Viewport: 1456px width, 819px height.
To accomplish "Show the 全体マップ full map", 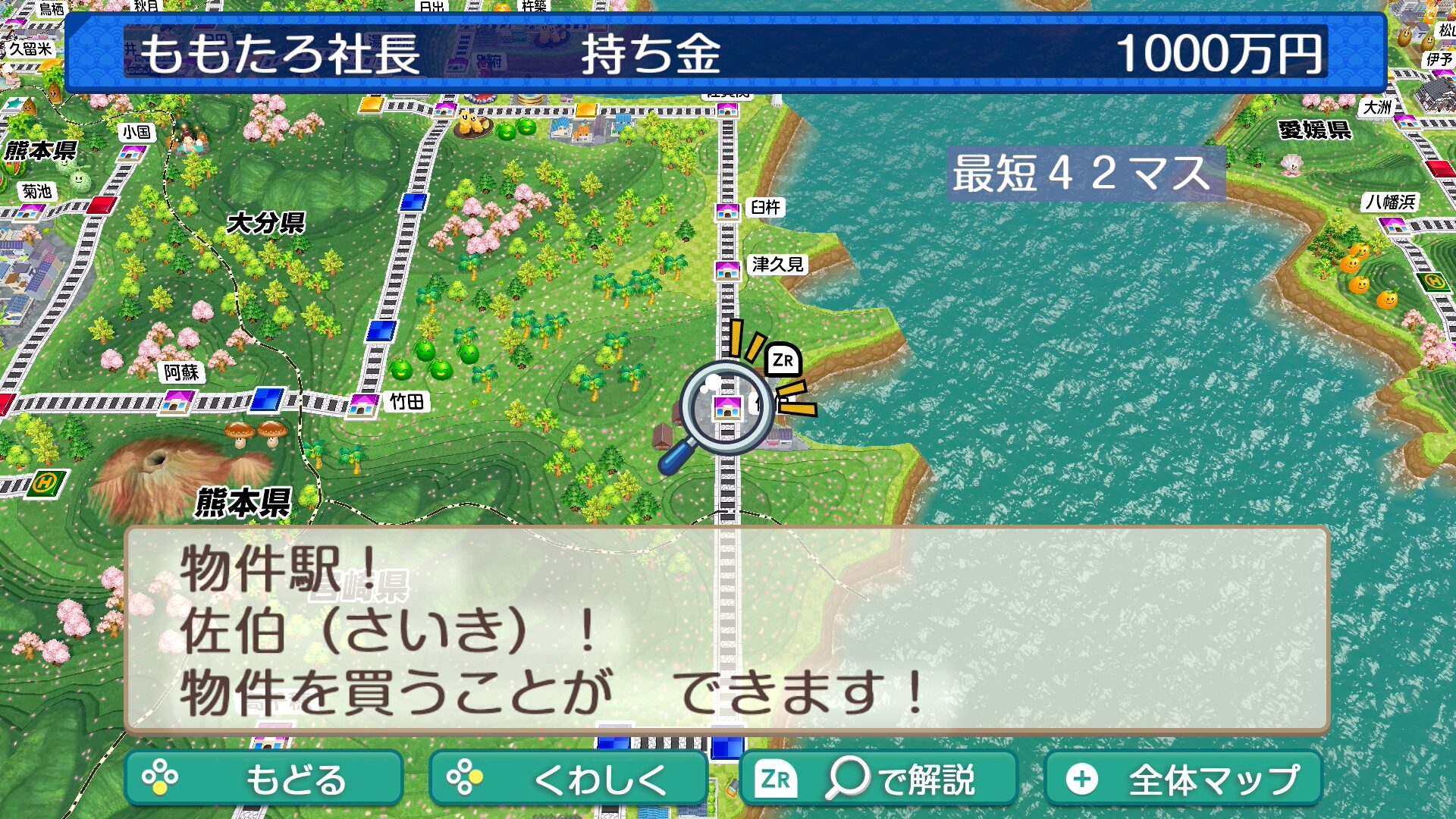I will (1183, 778).
